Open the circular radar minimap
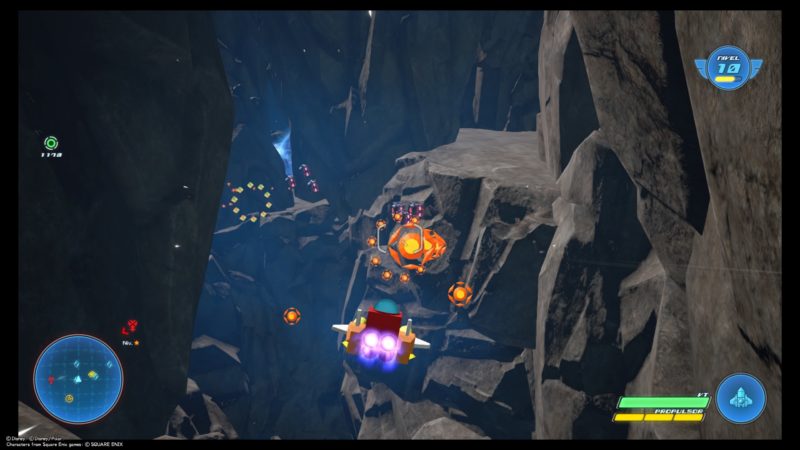800x450 pixels. (78, 378)
